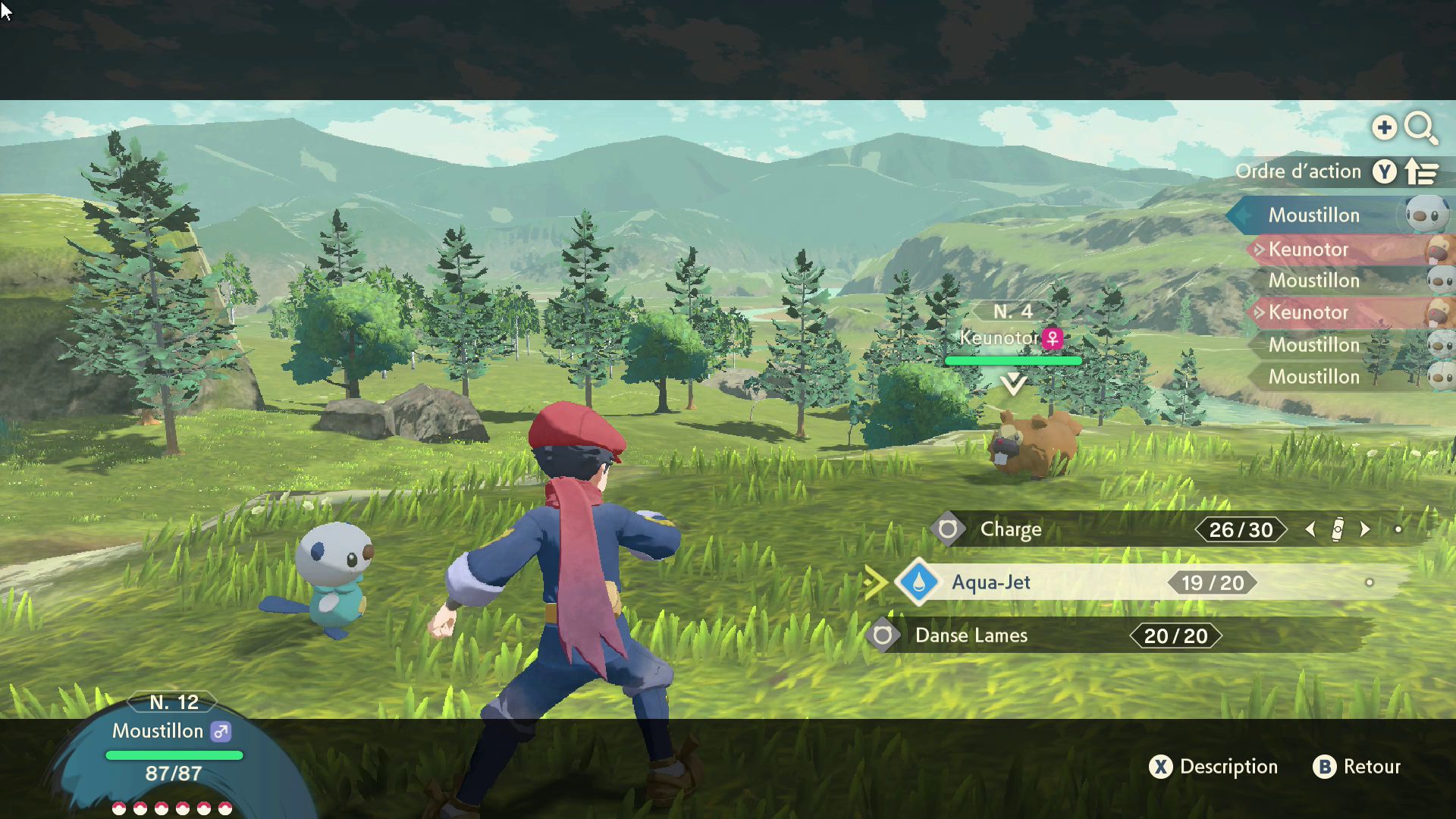This screenshot has width=1456, height=819.
Task: Select the first Keunotor entry in turn order
Action: (1309, 249)
